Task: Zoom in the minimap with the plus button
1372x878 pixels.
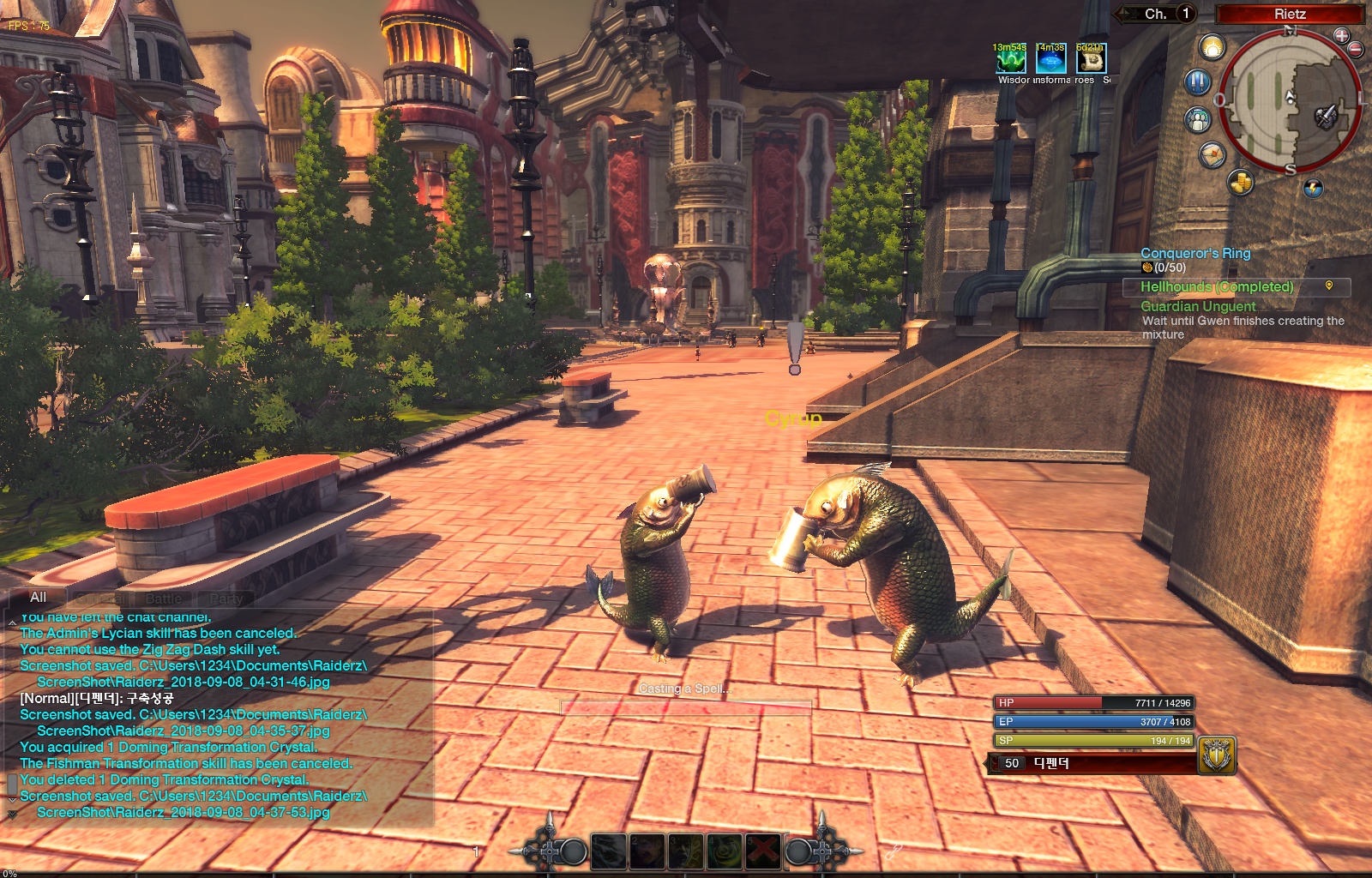Action: pos(1342,36)
